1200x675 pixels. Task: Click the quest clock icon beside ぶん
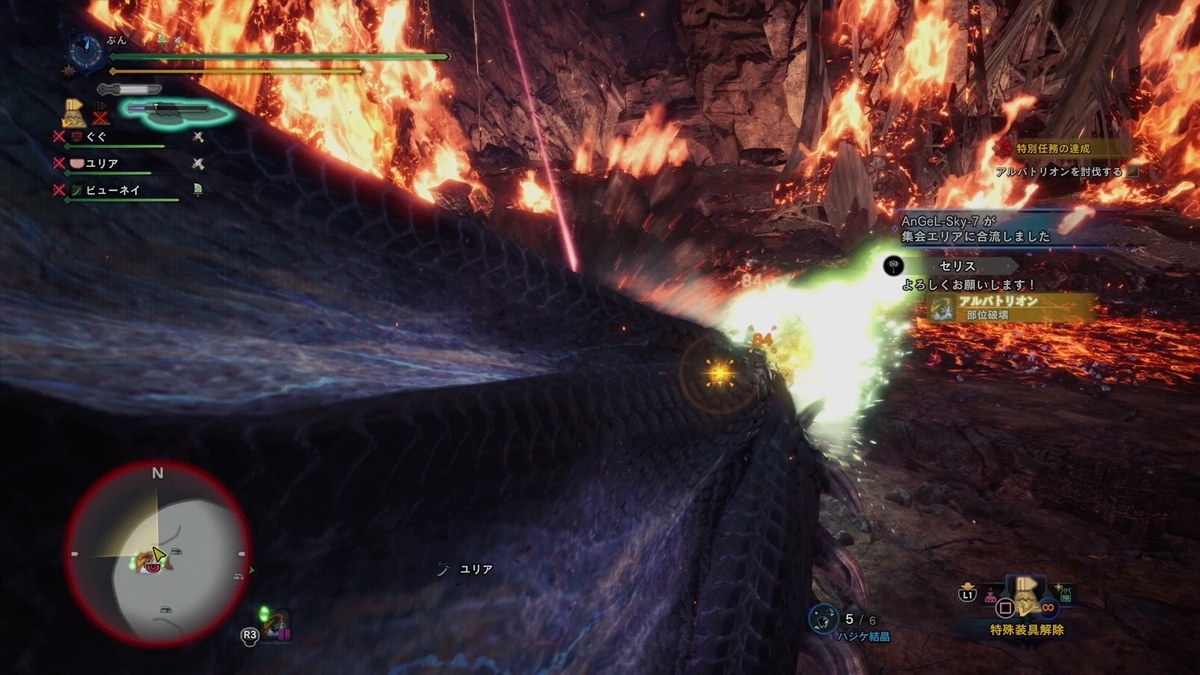coord(87,54)
